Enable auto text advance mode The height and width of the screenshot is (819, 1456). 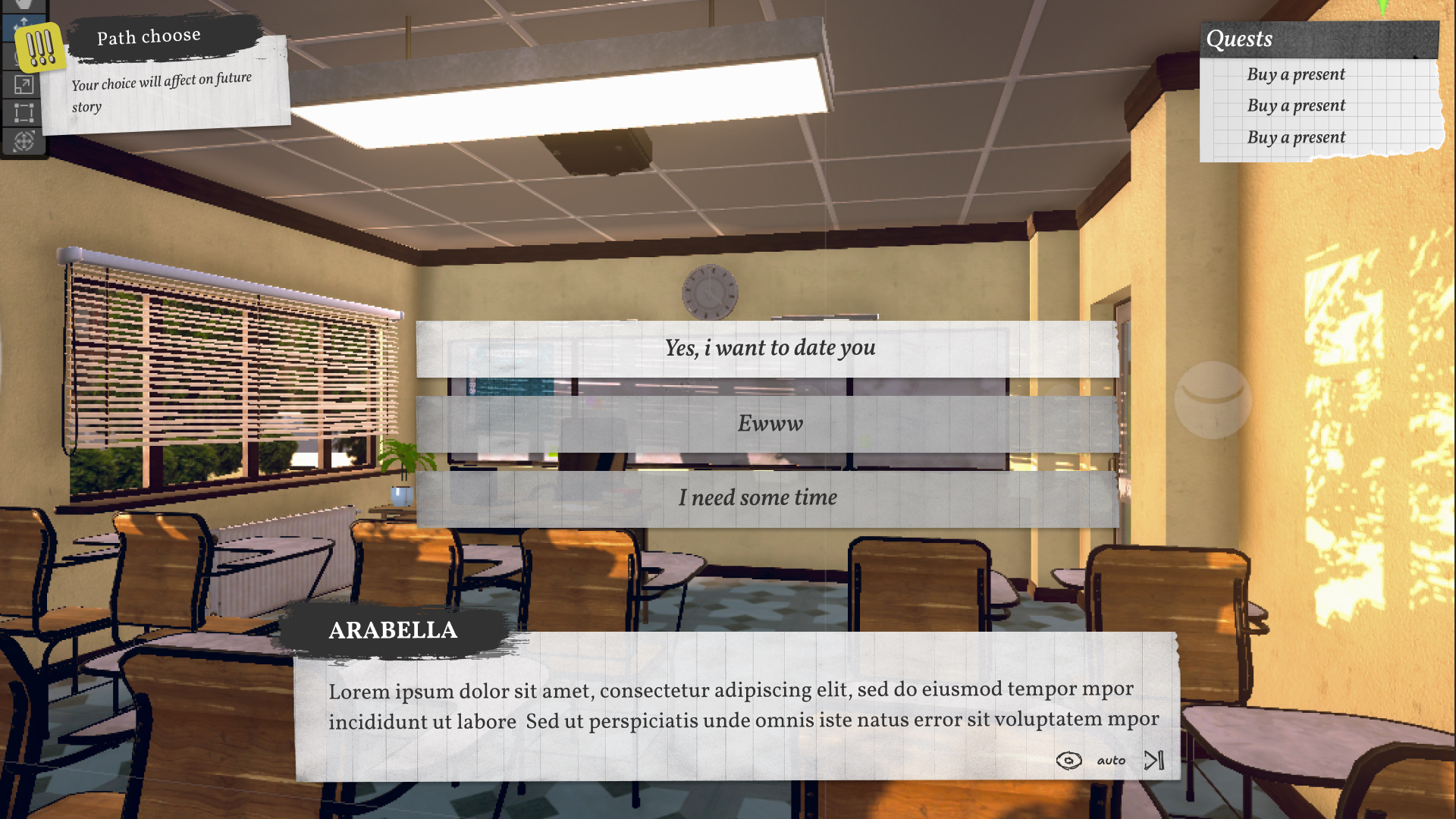1111,760
